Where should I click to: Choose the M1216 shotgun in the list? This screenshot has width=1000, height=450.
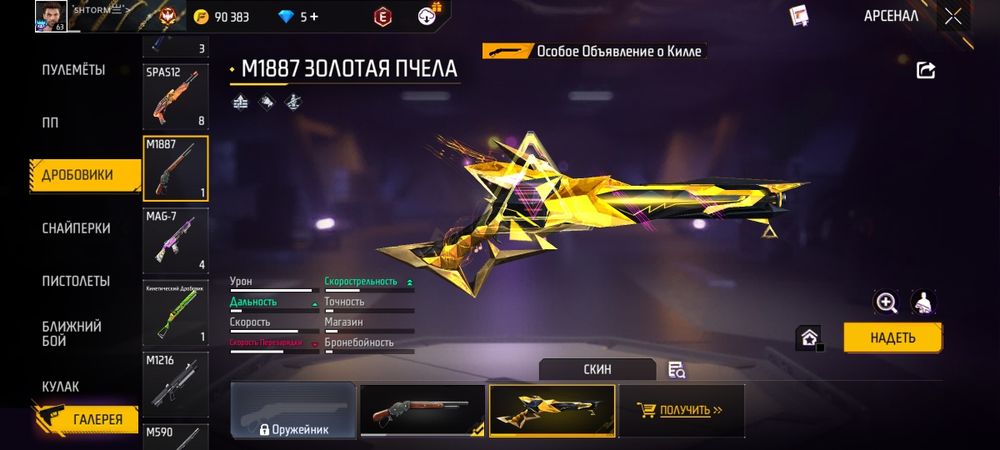coord(175,382)
